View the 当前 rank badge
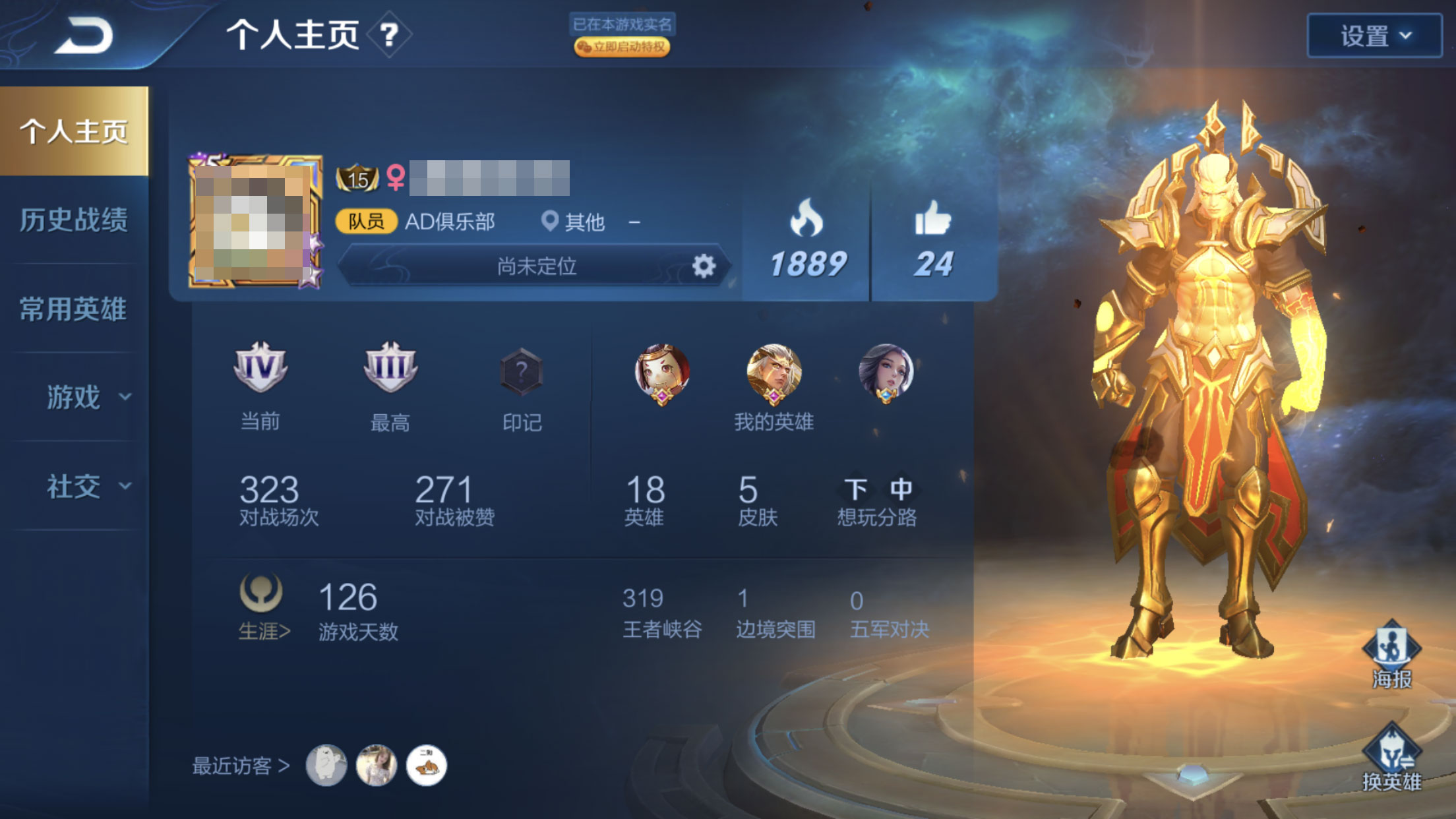The height and width of the screenshot is (819, 1456). [260, 368]
